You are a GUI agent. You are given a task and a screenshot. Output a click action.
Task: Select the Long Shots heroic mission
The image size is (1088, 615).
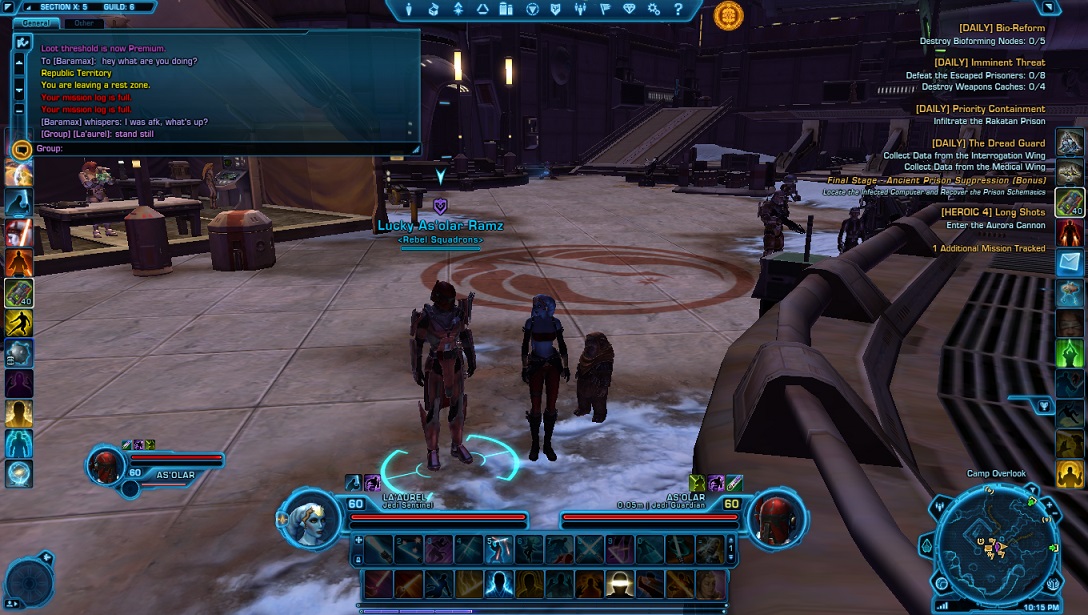point(992,212)
